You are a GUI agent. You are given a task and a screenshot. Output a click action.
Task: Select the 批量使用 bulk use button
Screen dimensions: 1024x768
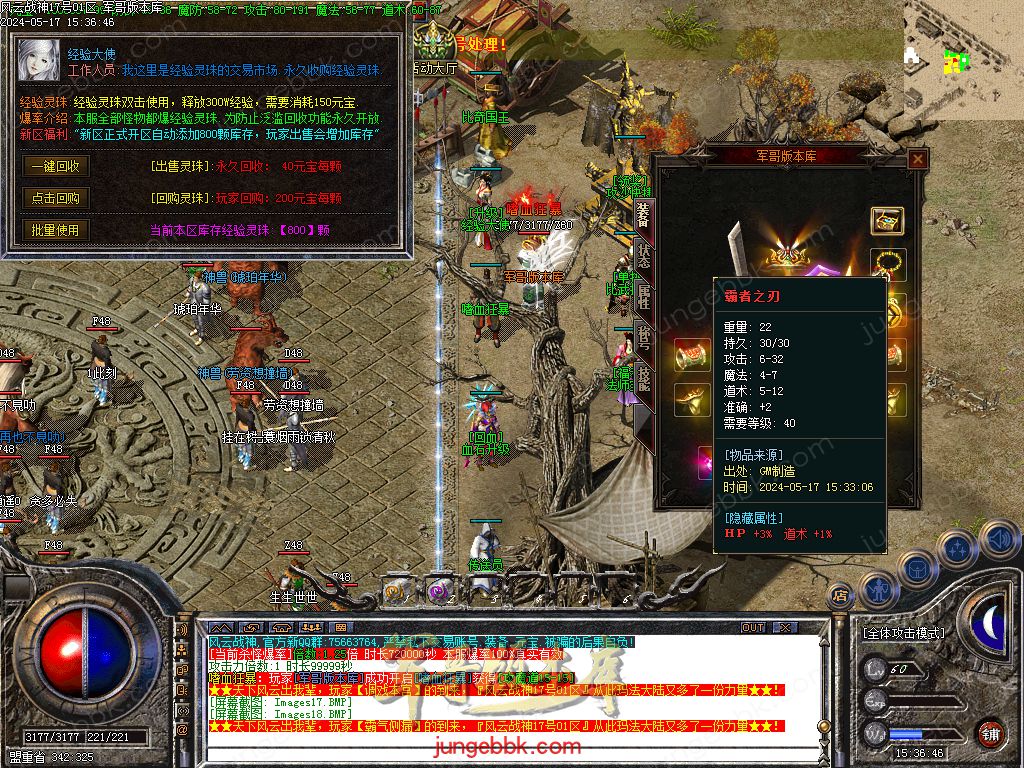[x=55, y=230]
